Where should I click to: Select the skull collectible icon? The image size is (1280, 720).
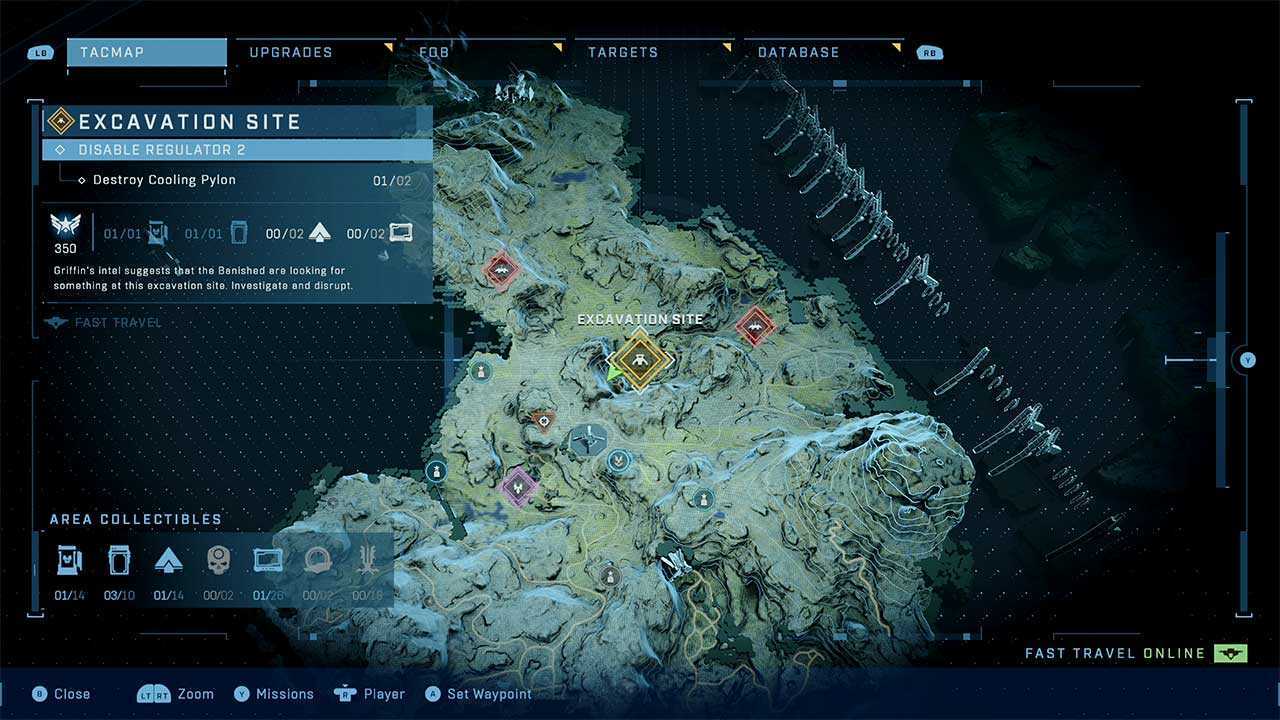click(218, 561)
